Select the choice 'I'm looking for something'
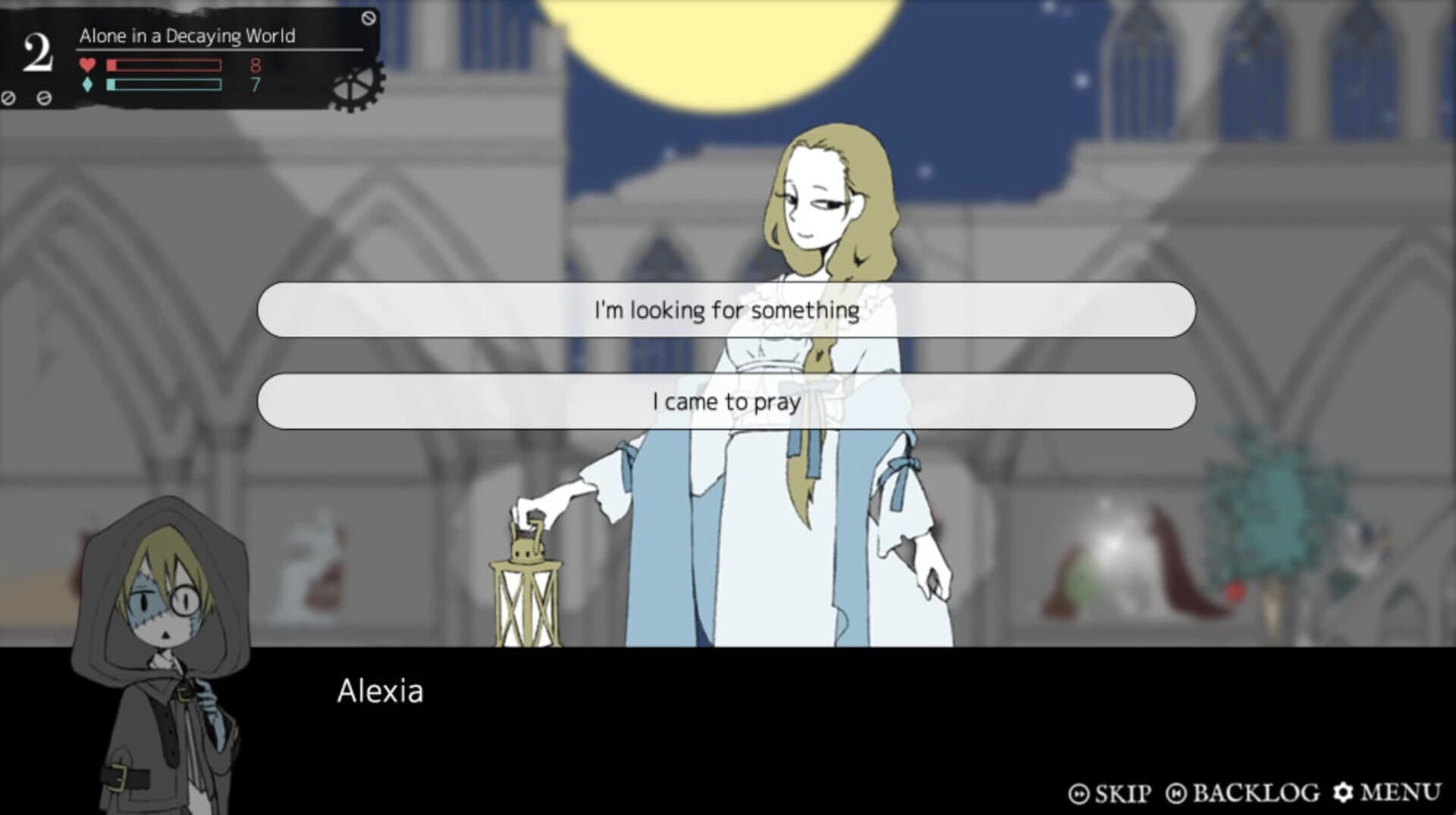The image size is (1456, 815). [x=726, y=309]
